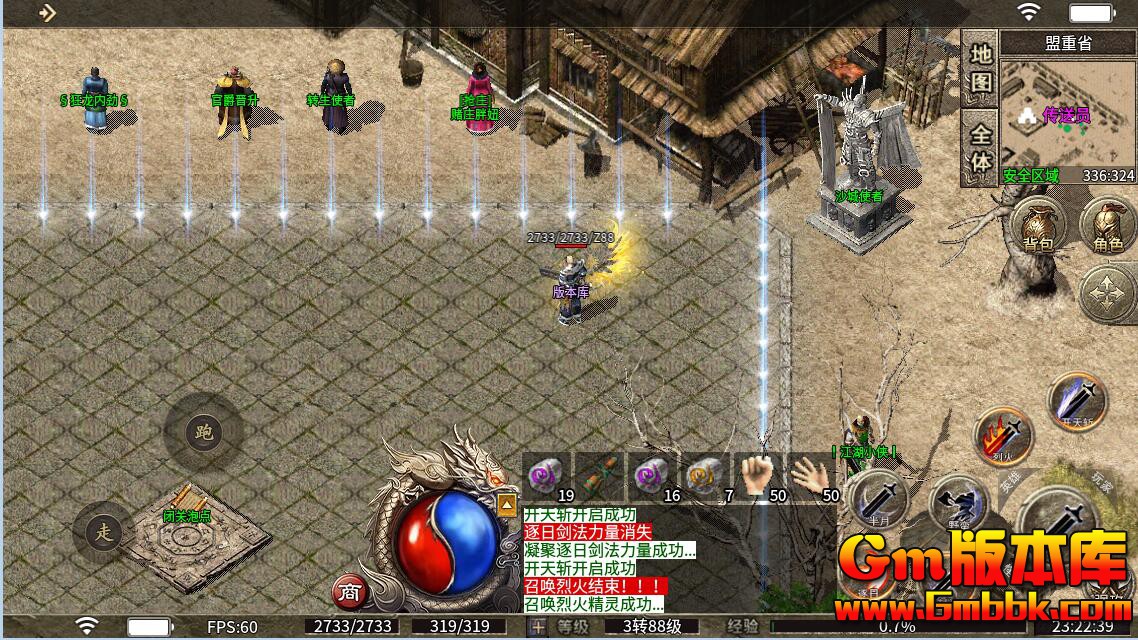The height and width of the screenshot is (640, 1138).
Task: Open the 角色 character sheet
Action: 1107,226
